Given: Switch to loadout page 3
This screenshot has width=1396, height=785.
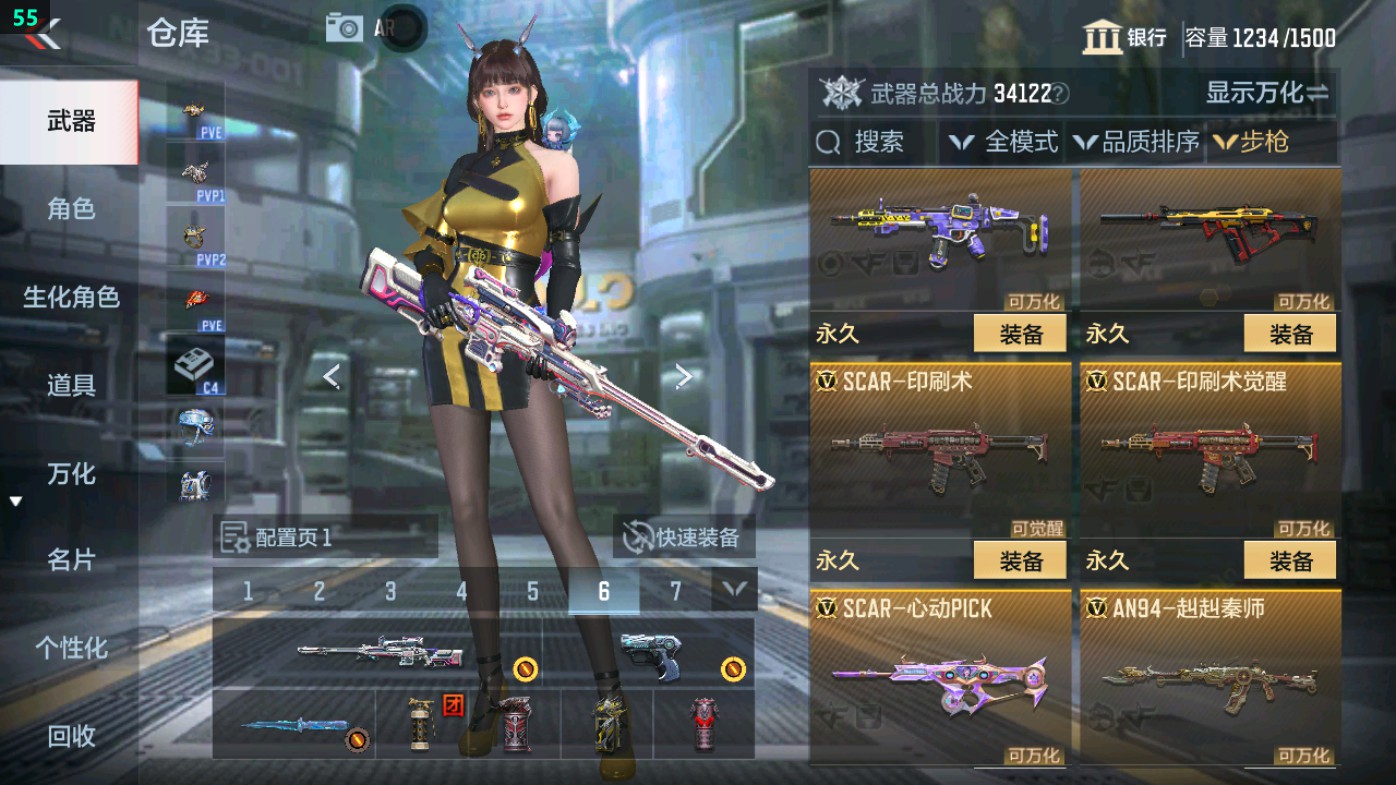Looking at the screenshot, I should point(389,591).
